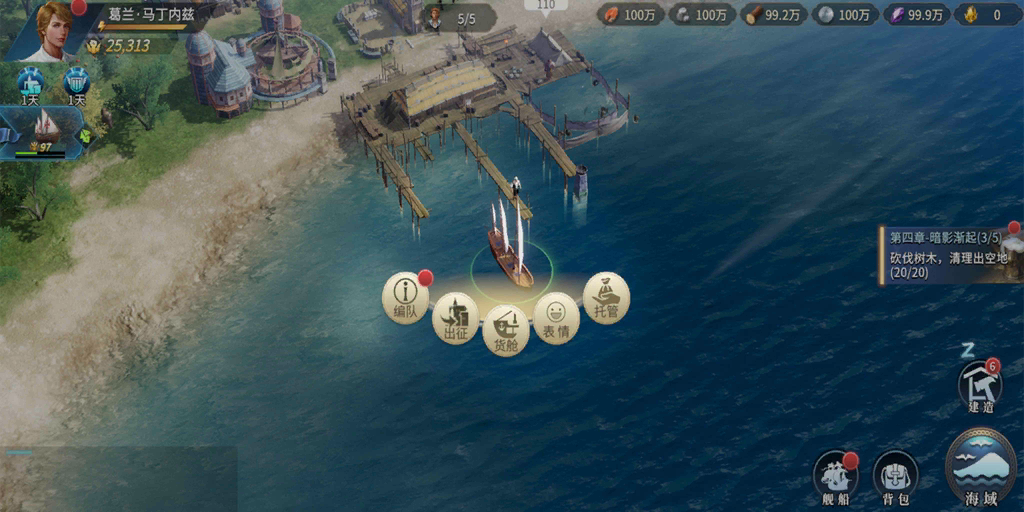The width and height of the screenshot is (1024, 512).
Task: Click the first 1天 buff icon
Action: point(30,84)
